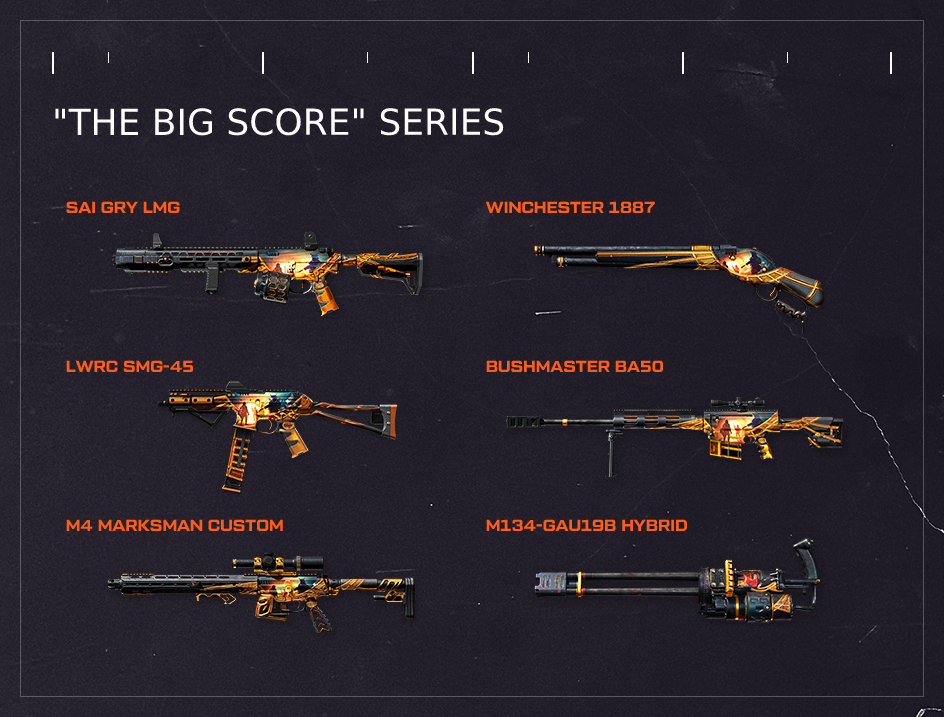Pick the LWRC SMG-45 weapon image
This screenshot has height=717, width=944.
(x=280, y=425)
